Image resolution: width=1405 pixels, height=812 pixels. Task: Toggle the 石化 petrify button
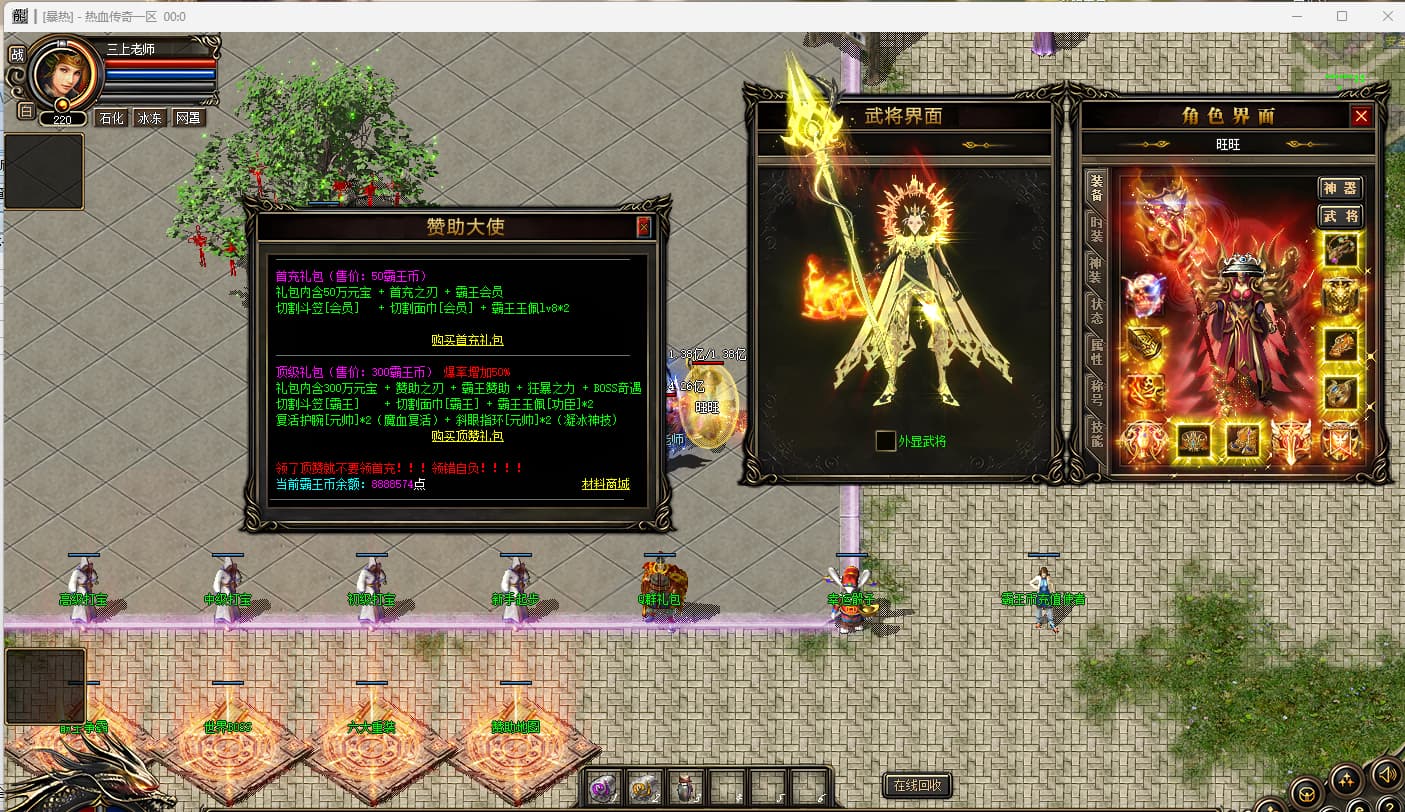[111, 118]
